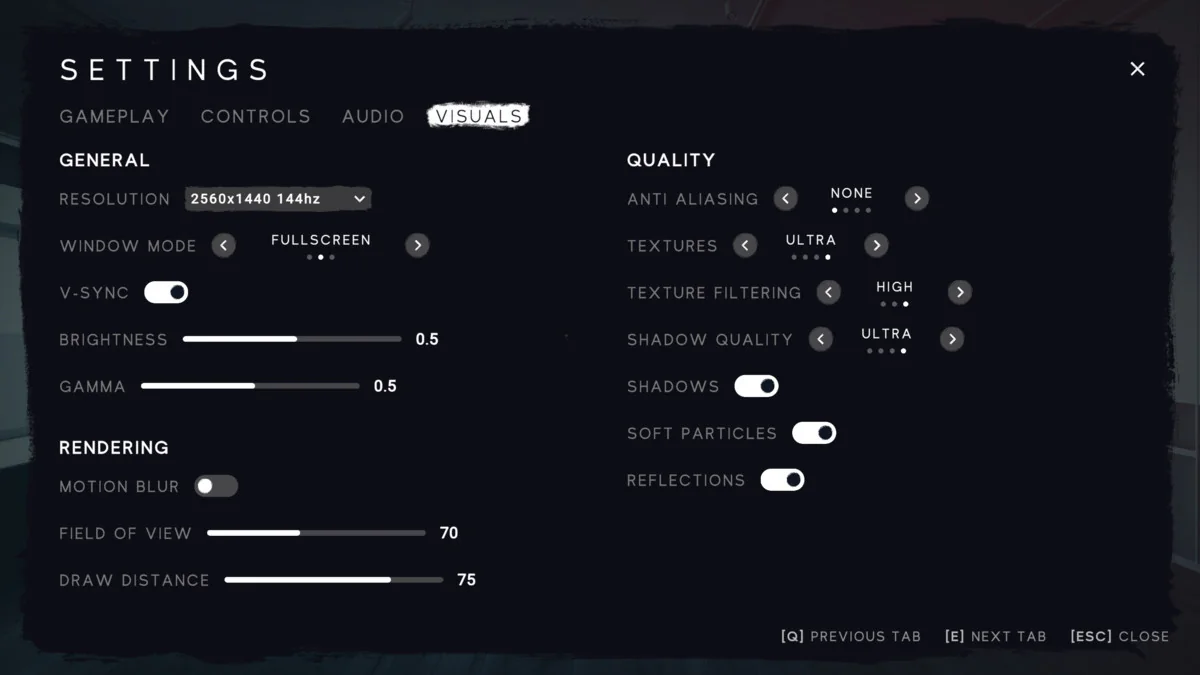Image resolution: width=1200 pixels, height=675 pixels.
Task: Close the Settings menu with the X
Action: click(1137, 69)
